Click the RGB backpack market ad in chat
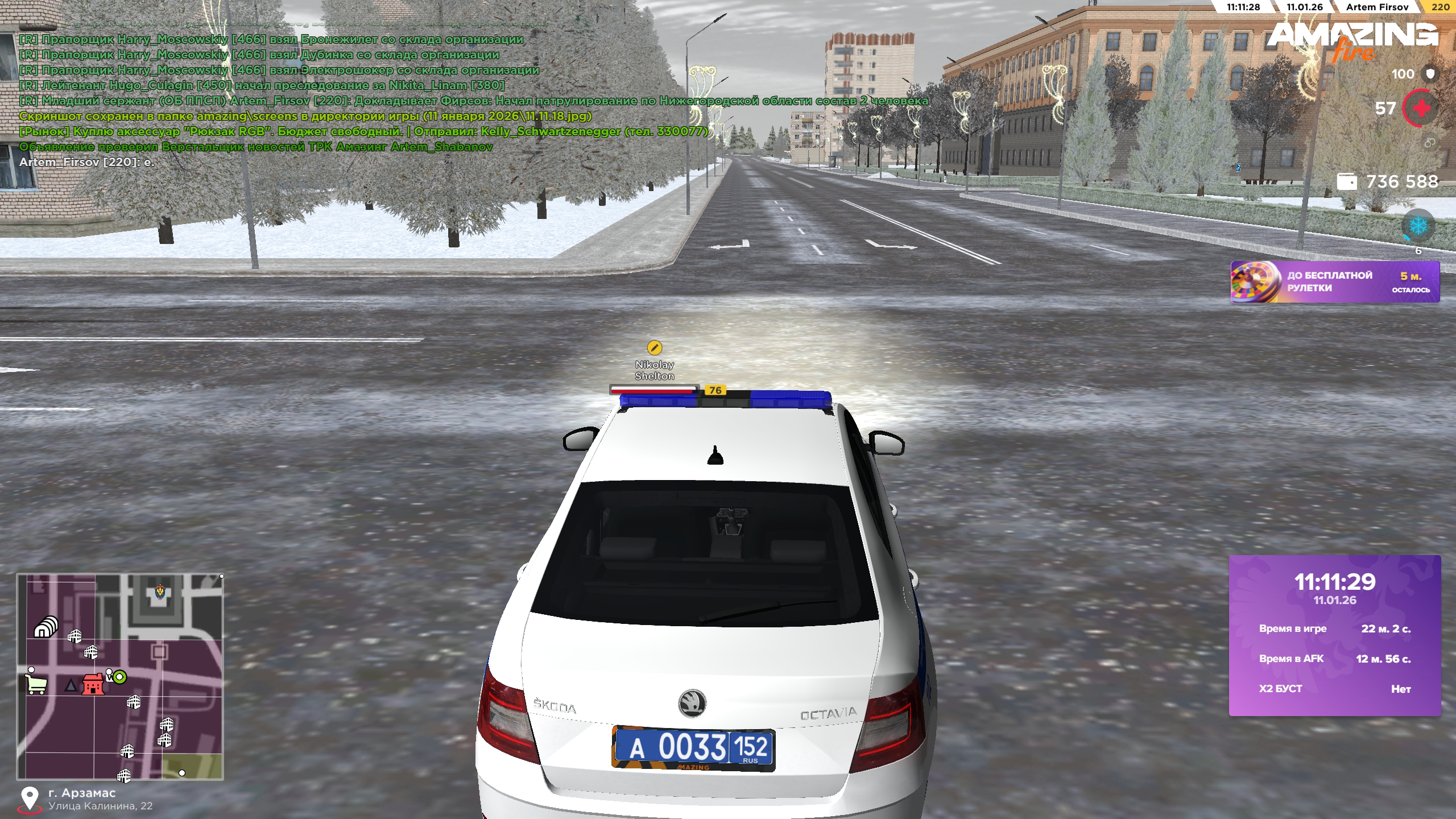The height and width of the screenshot is (819, 1456). point(364,131)
